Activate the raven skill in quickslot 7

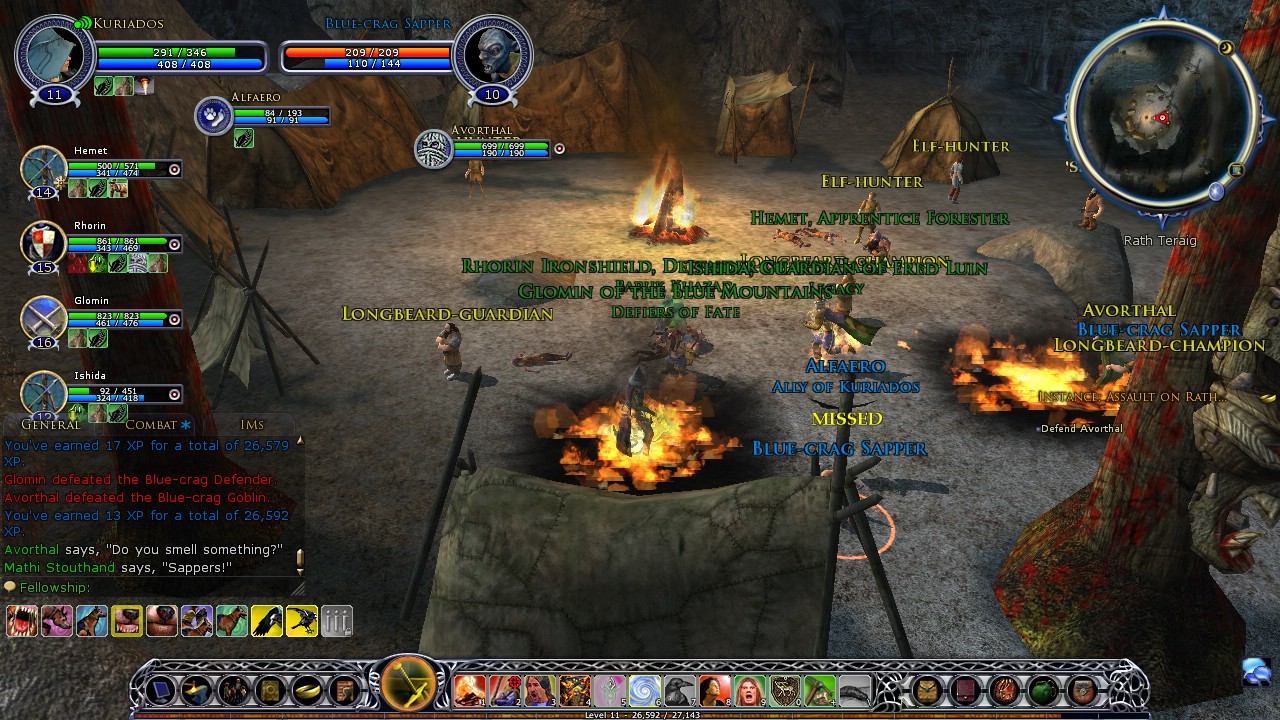[x=679, y=690]
